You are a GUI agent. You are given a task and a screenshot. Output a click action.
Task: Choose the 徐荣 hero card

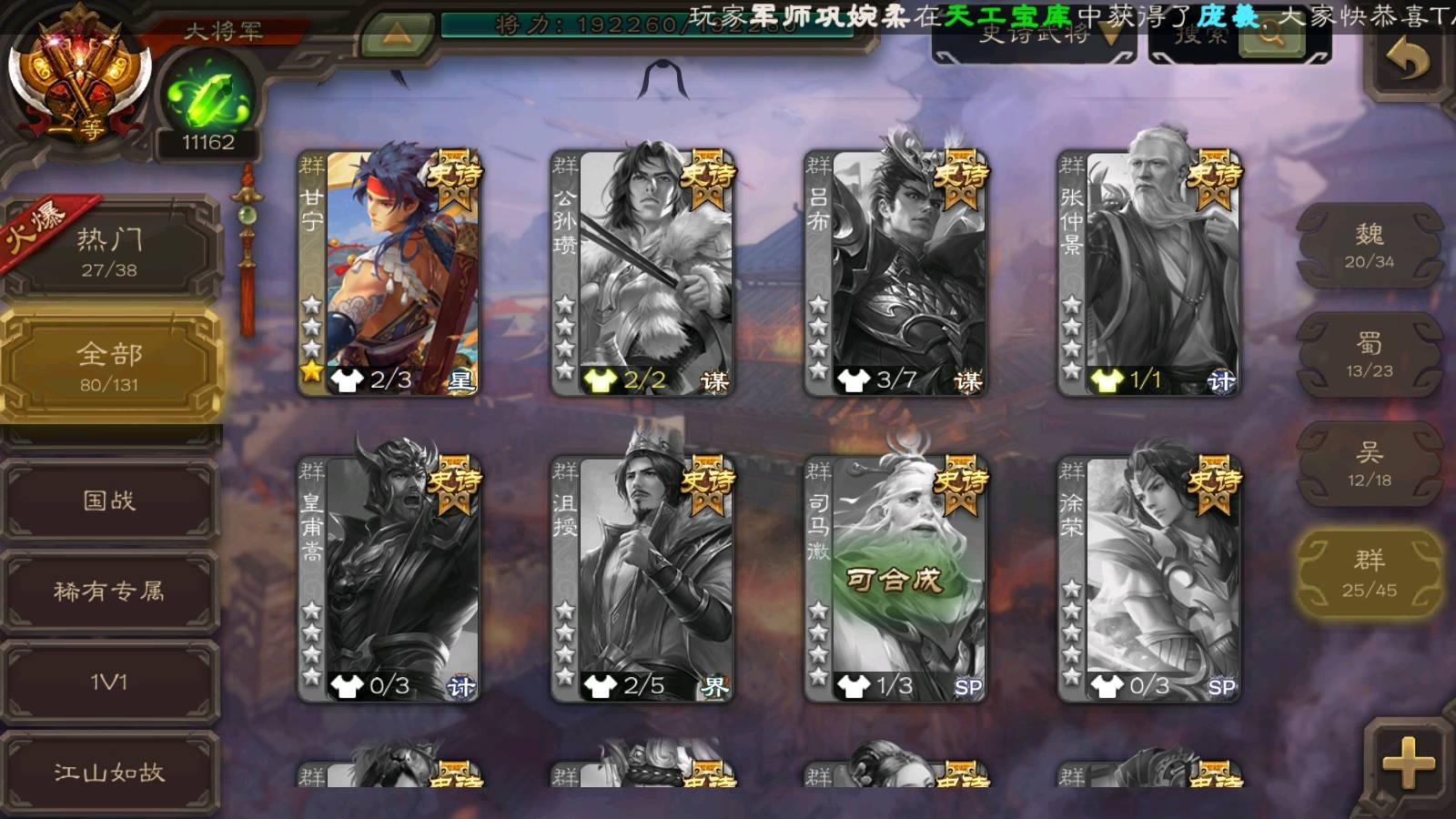click(1148, 579)
